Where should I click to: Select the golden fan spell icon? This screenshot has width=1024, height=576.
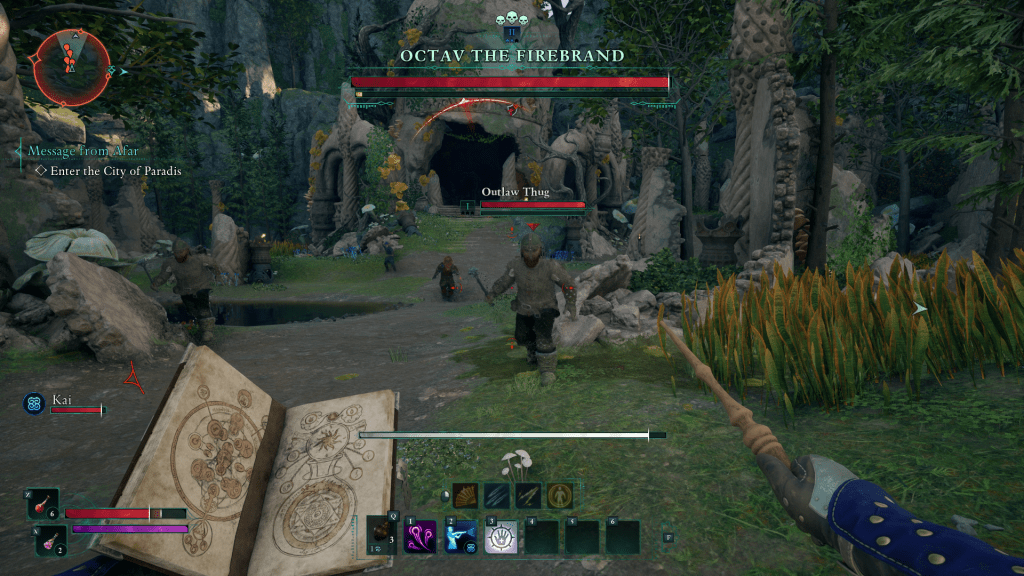click(x=466, y=494)
